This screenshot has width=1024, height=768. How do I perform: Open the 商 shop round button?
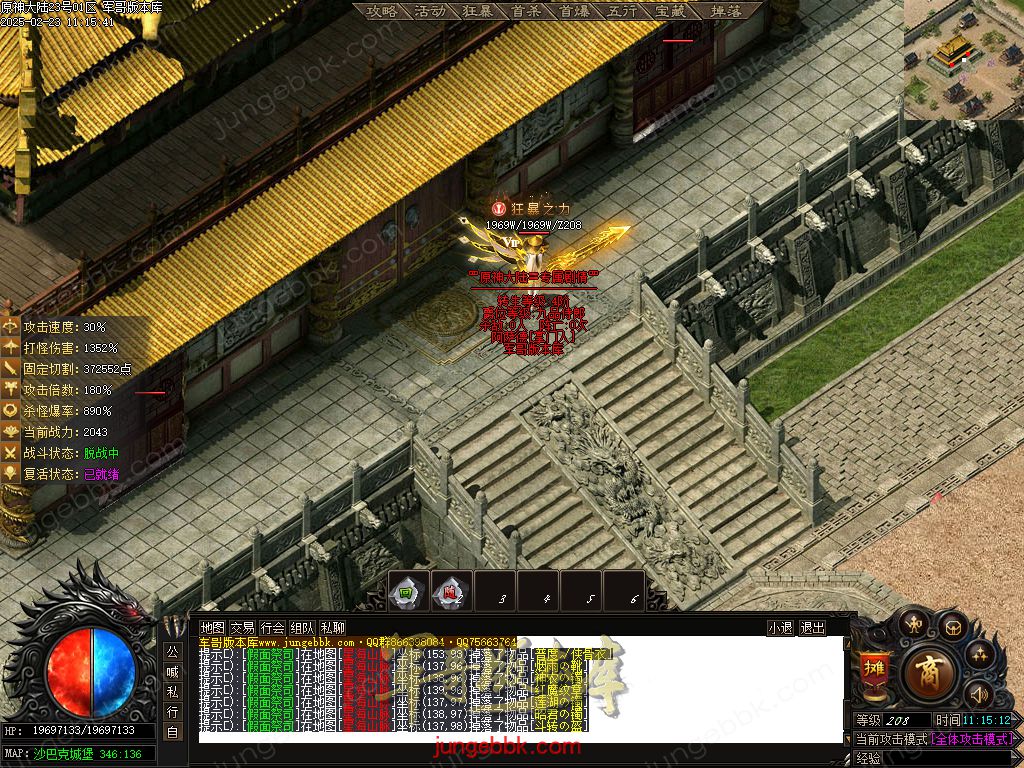[x=929, y=670]
